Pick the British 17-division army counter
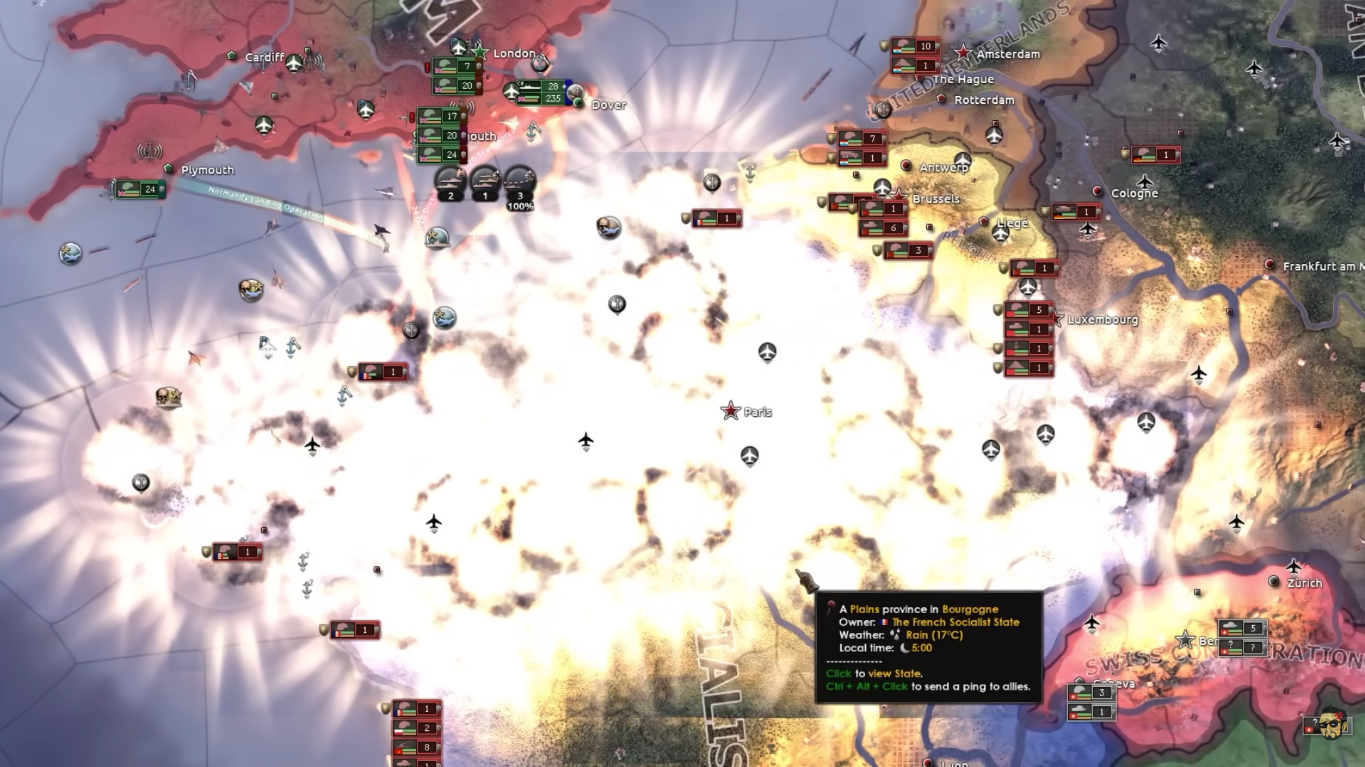This screenshot has height=767, width=1365. [x=443, y=116]
